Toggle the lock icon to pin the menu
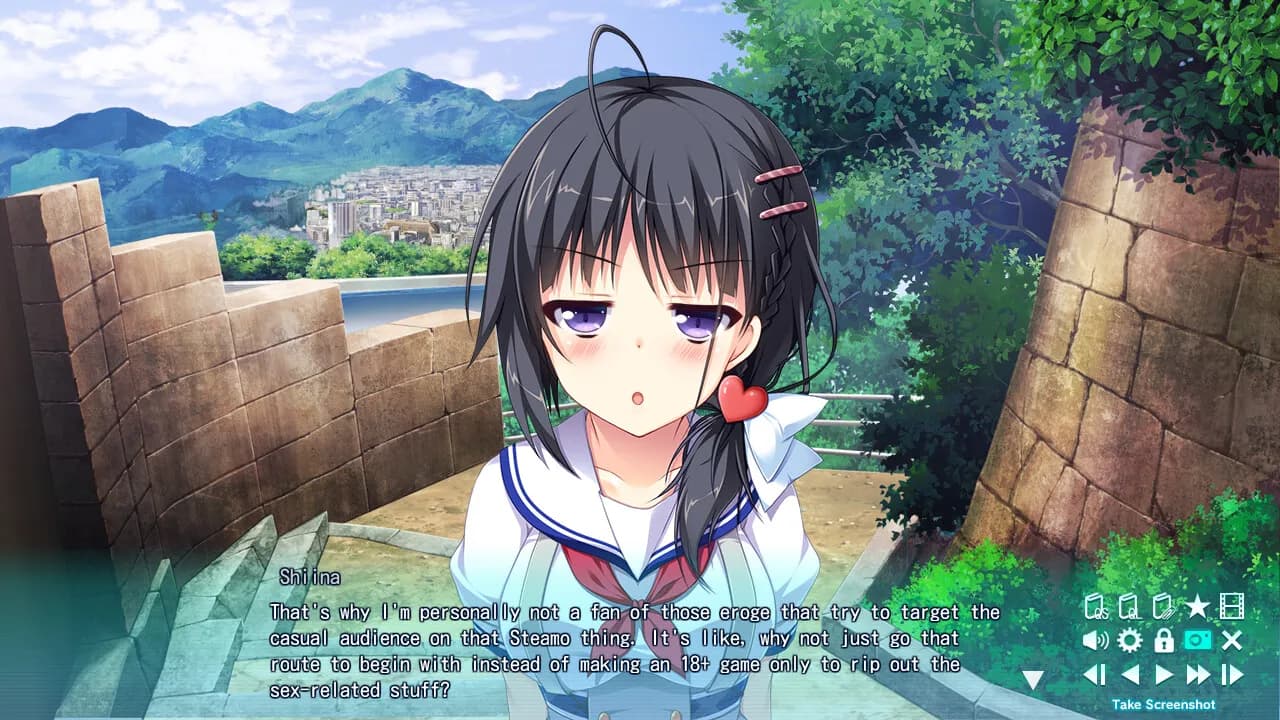1280x720 pixels. pos(1164,640)
